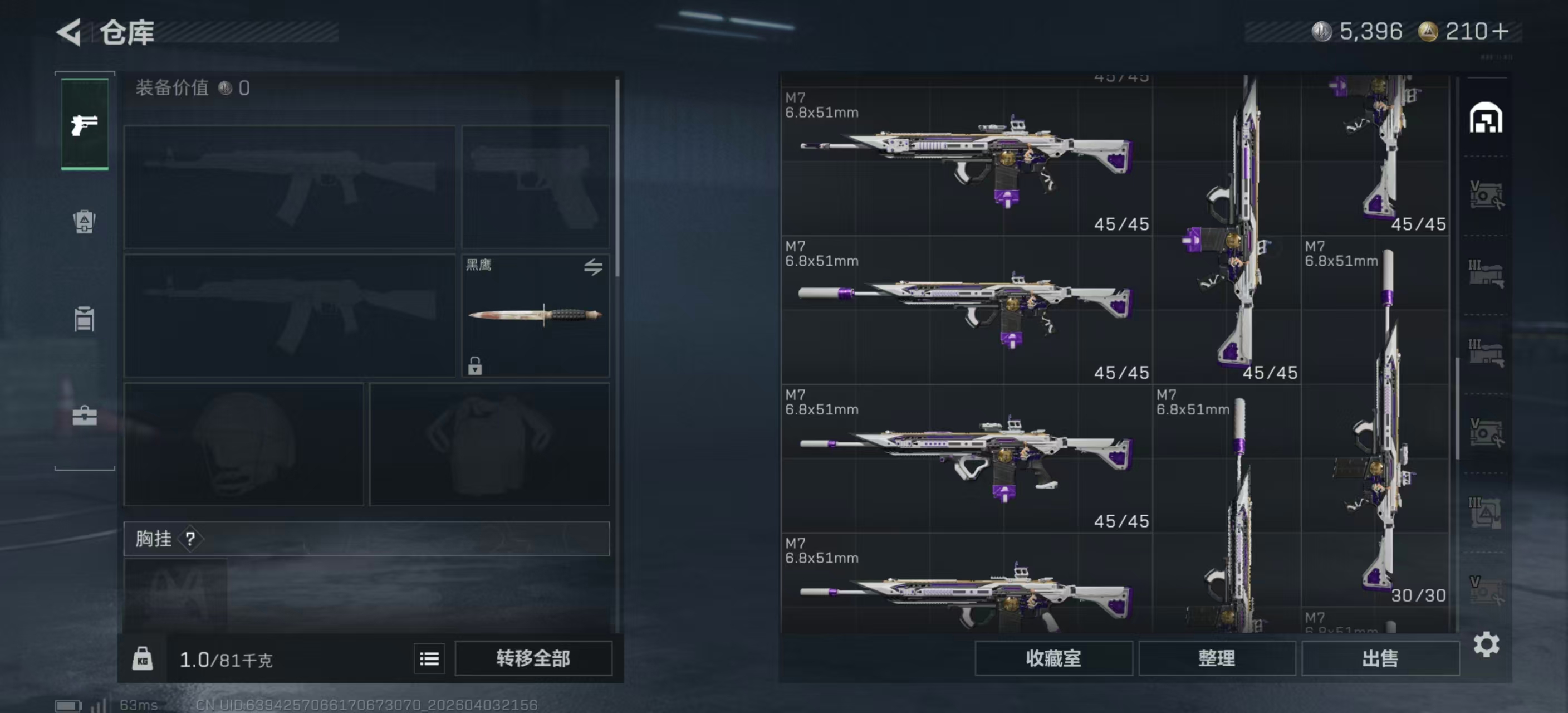Switch to the pistol weapons tab
1568x713 pixels.
pyautogui.click(x=85, y=125)
